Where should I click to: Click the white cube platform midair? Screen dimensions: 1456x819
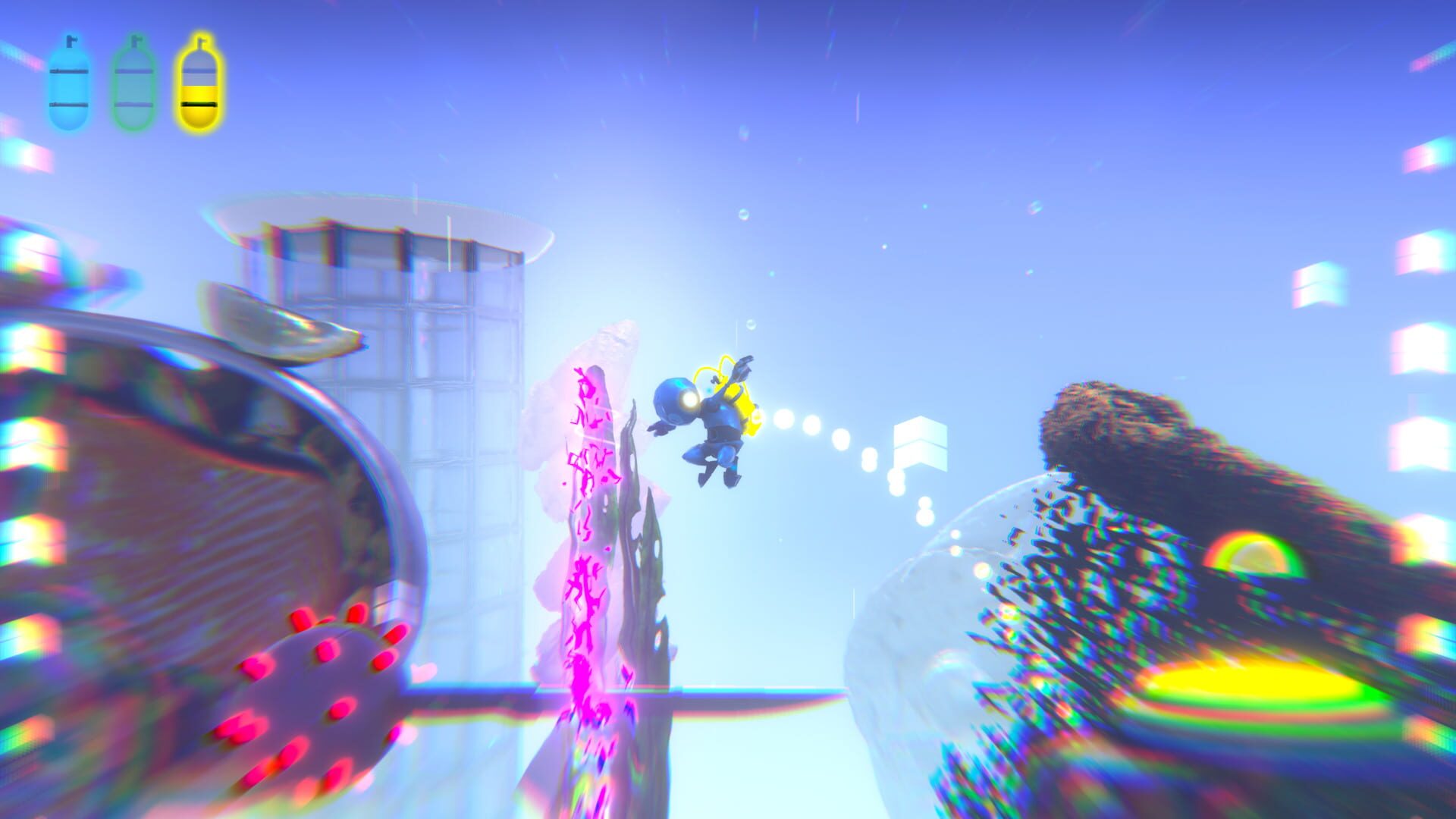[x=921, y=444]
